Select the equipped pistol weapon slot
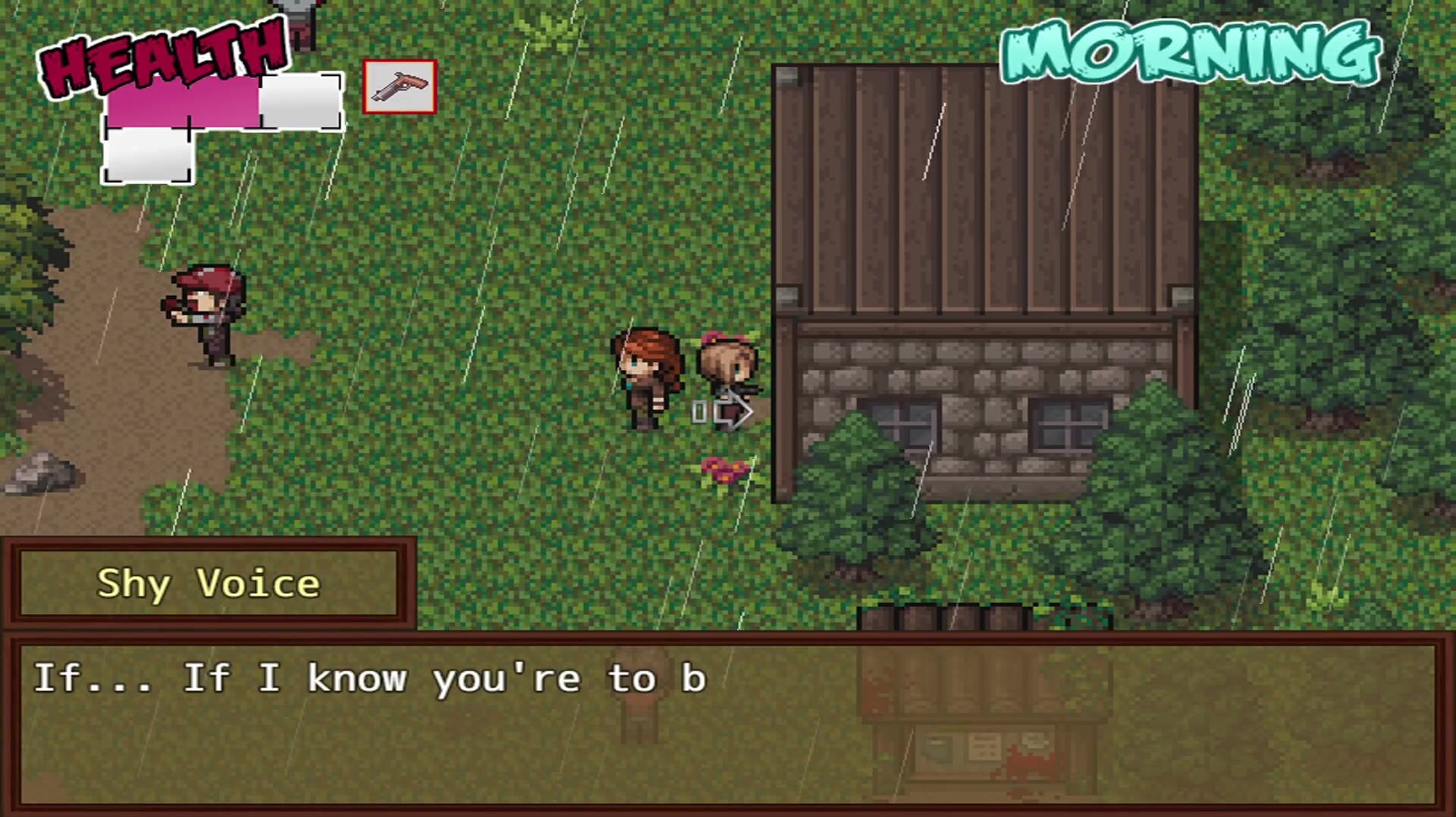 click(400, 87)
